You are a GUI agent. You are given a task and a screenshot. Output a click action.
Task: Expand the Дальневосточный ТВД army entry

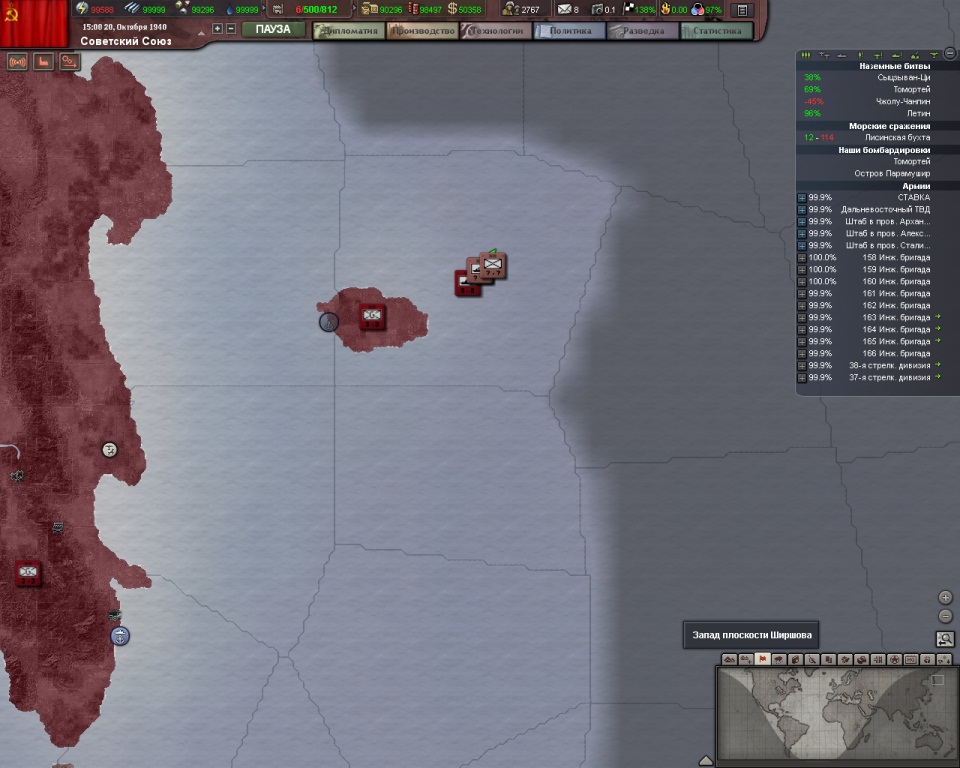(802, 209)
